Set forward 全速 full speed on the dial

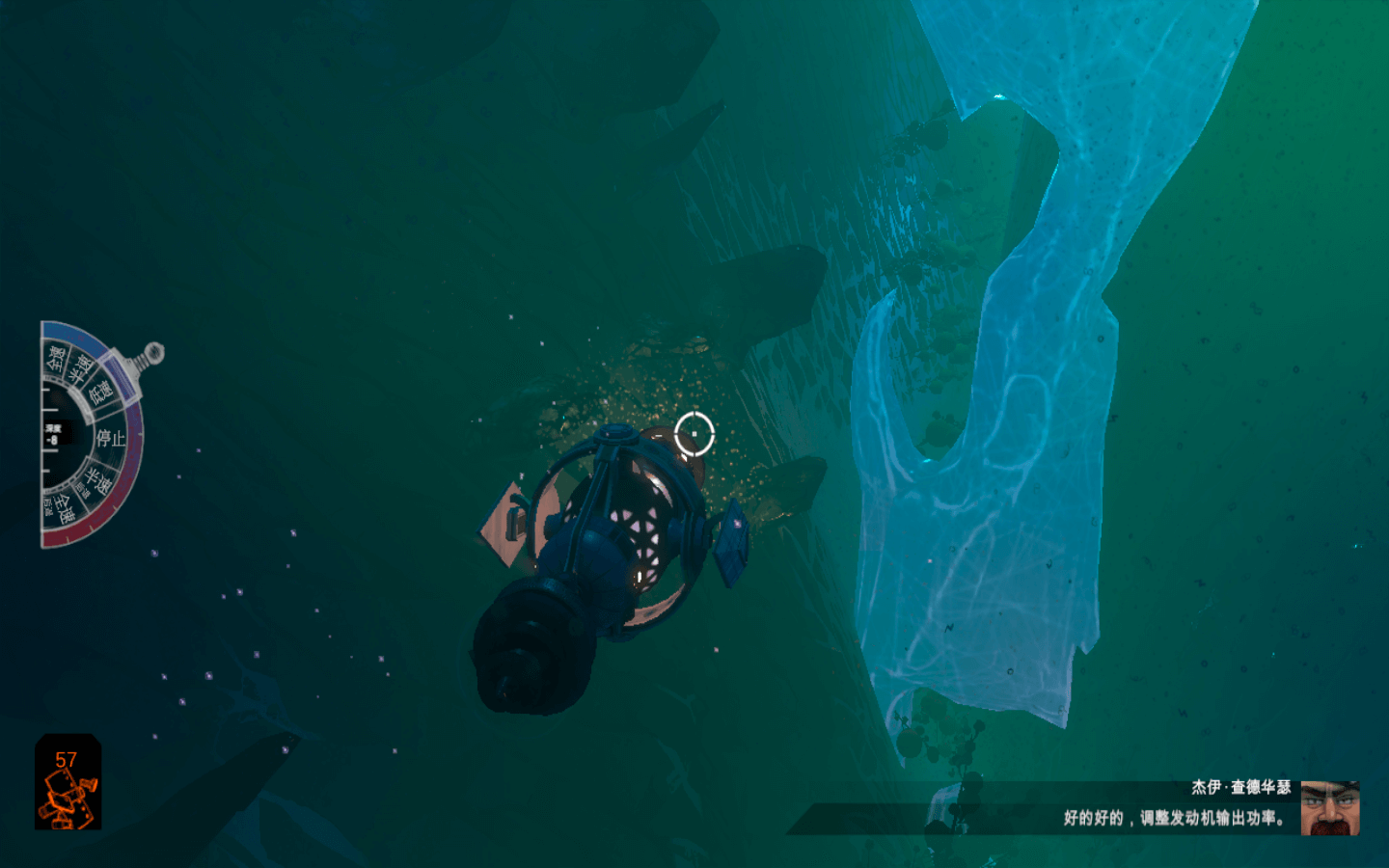tap(57, 360)
